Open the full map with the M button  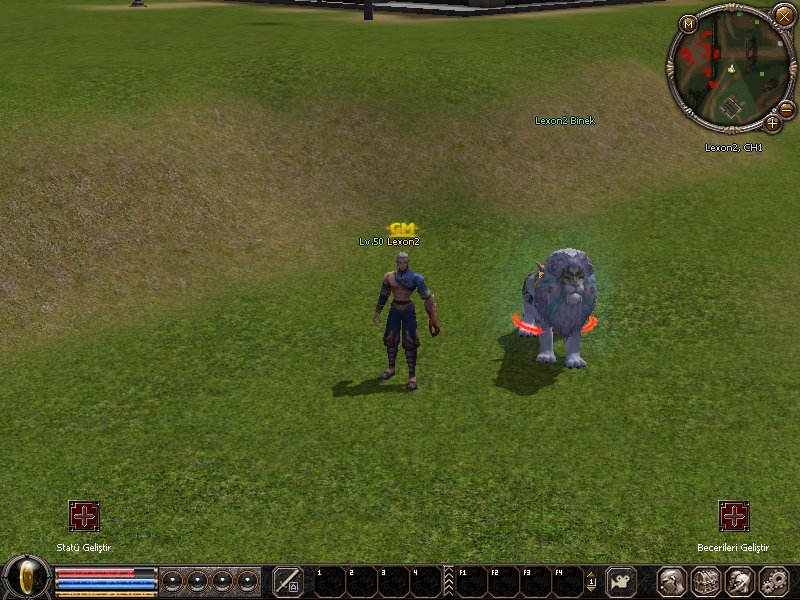tap(688, 24)
